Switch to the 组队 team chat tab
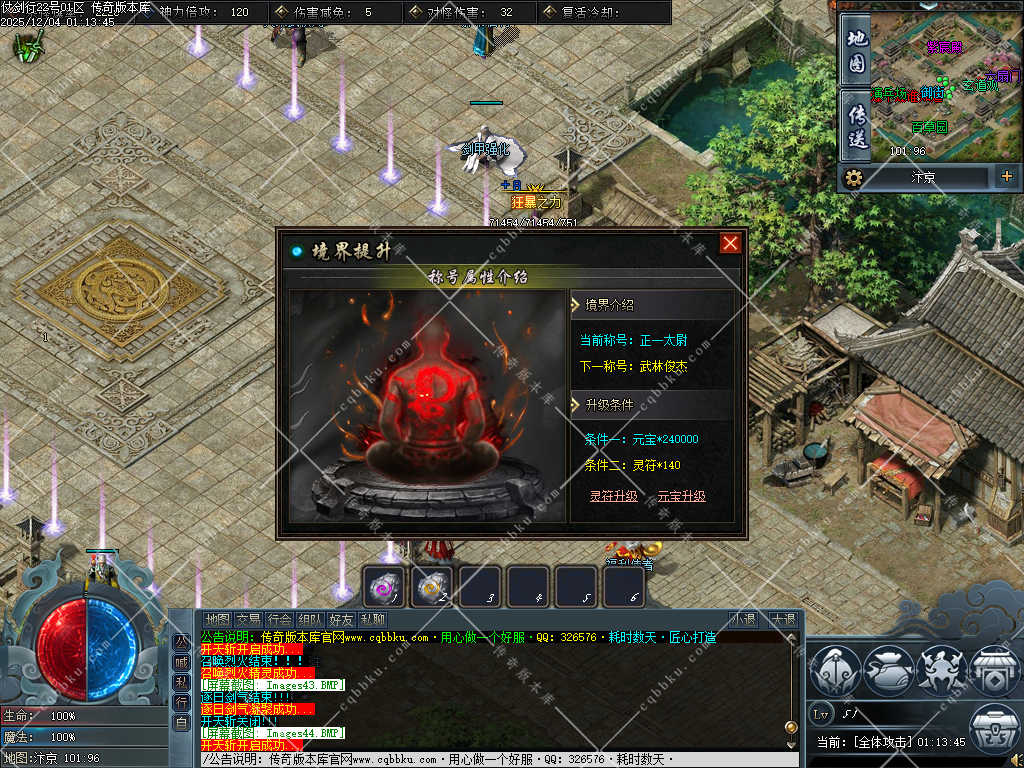This screenshot has width=1024, height=768. point(311,620)
